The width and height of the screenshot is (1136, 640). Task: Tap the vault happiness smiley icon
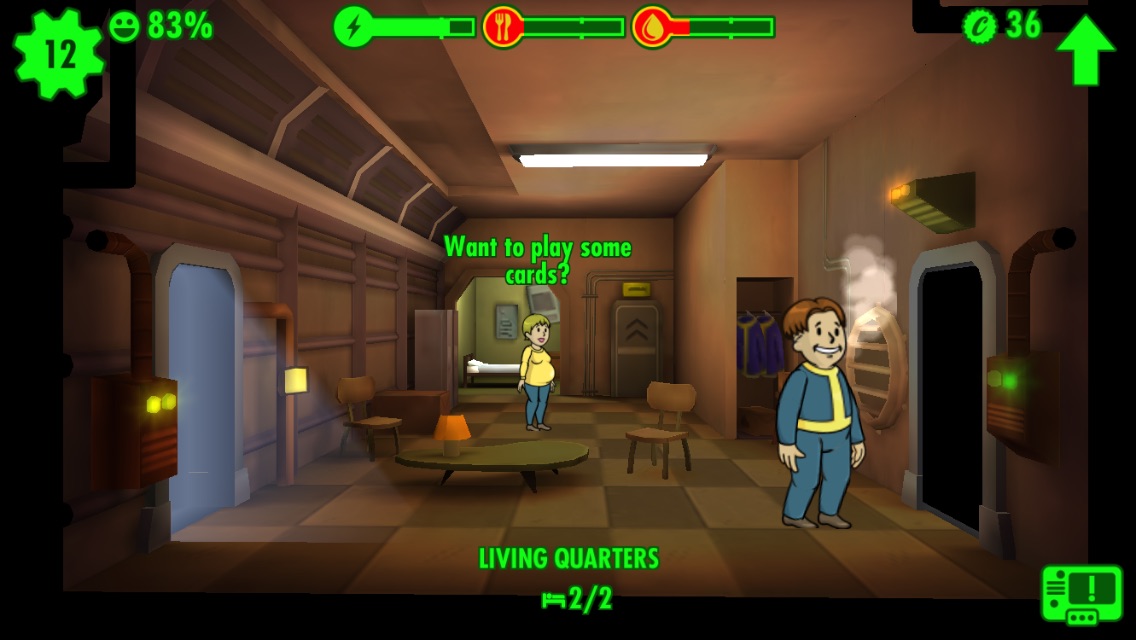[x=124, y=26]
